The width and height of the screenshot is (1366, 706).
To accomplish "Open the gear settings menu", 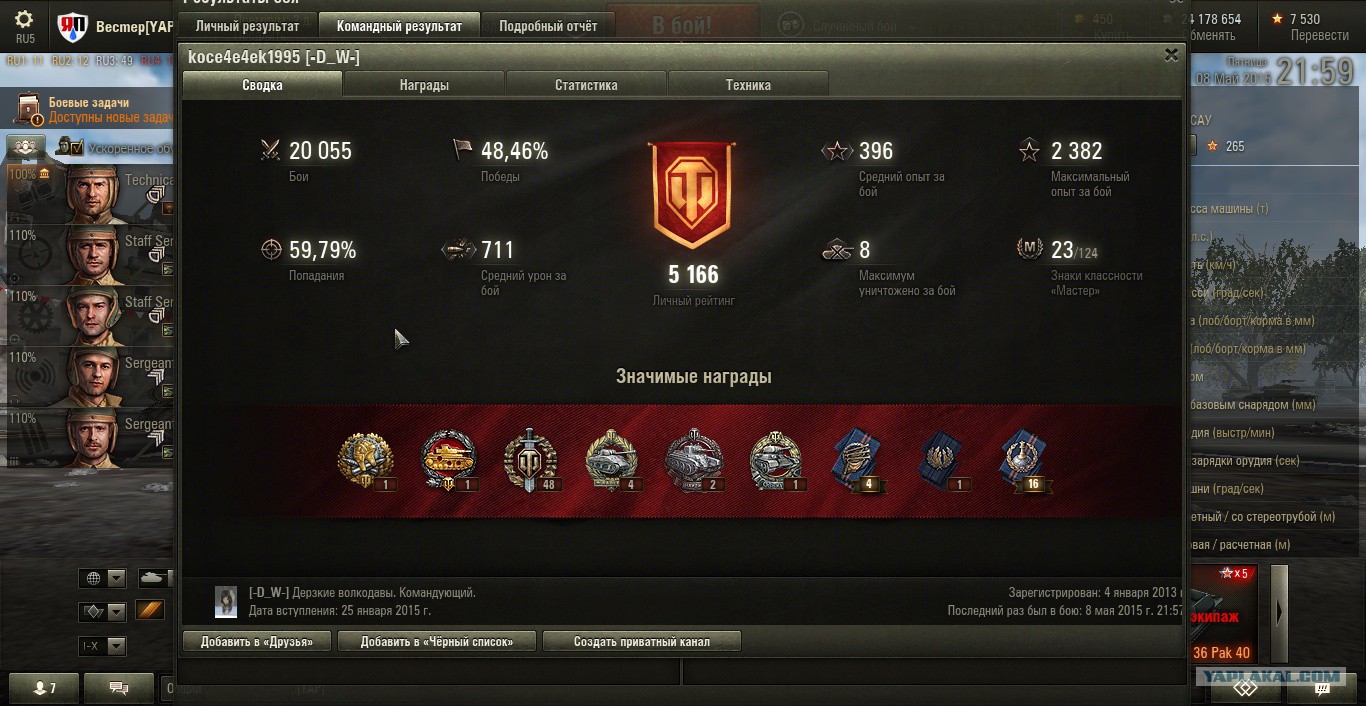I will pos(24,20).
